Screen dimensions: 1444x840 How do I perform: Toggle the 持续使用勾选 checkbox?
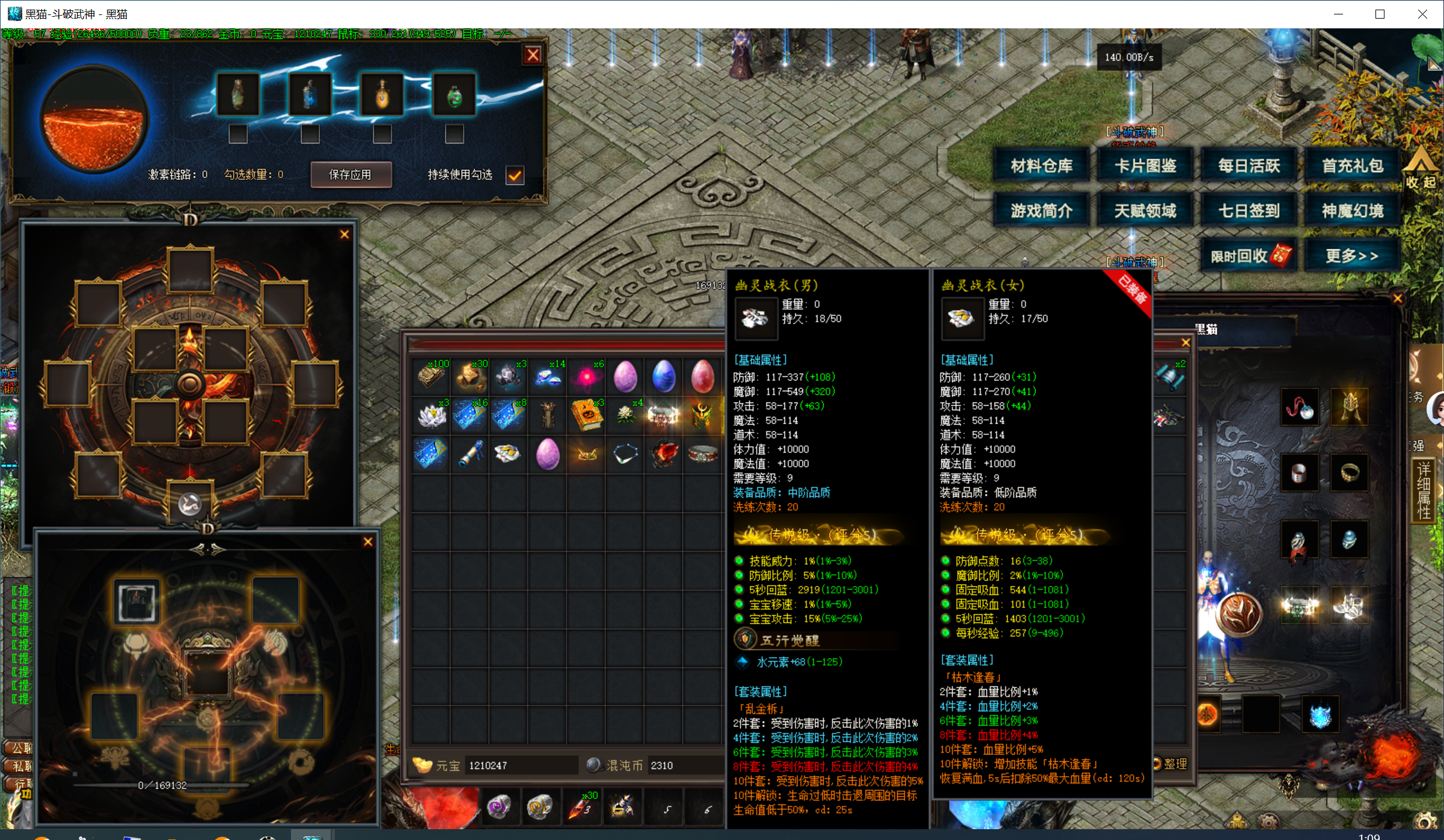[515, 175]
